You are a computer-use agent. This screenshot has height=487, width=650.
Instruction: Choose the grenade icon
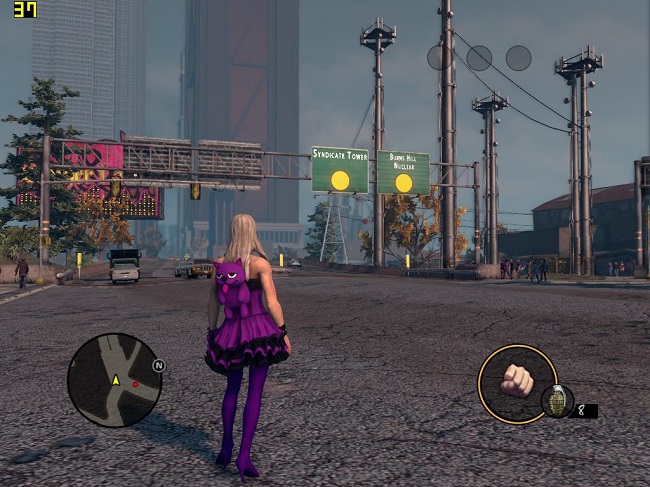[x=557, y=401]
